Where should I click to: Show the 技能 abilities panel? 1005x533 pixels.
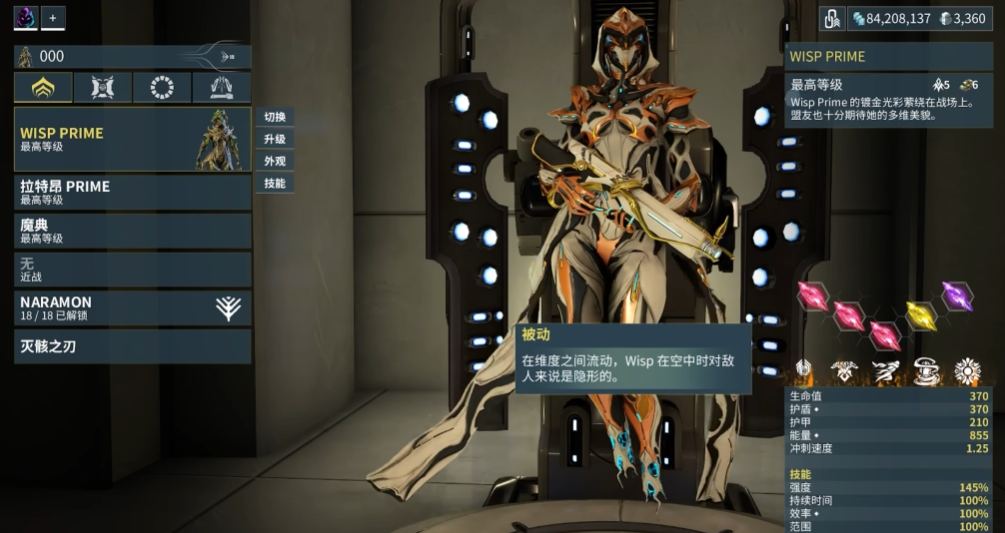tap(275, 183)
